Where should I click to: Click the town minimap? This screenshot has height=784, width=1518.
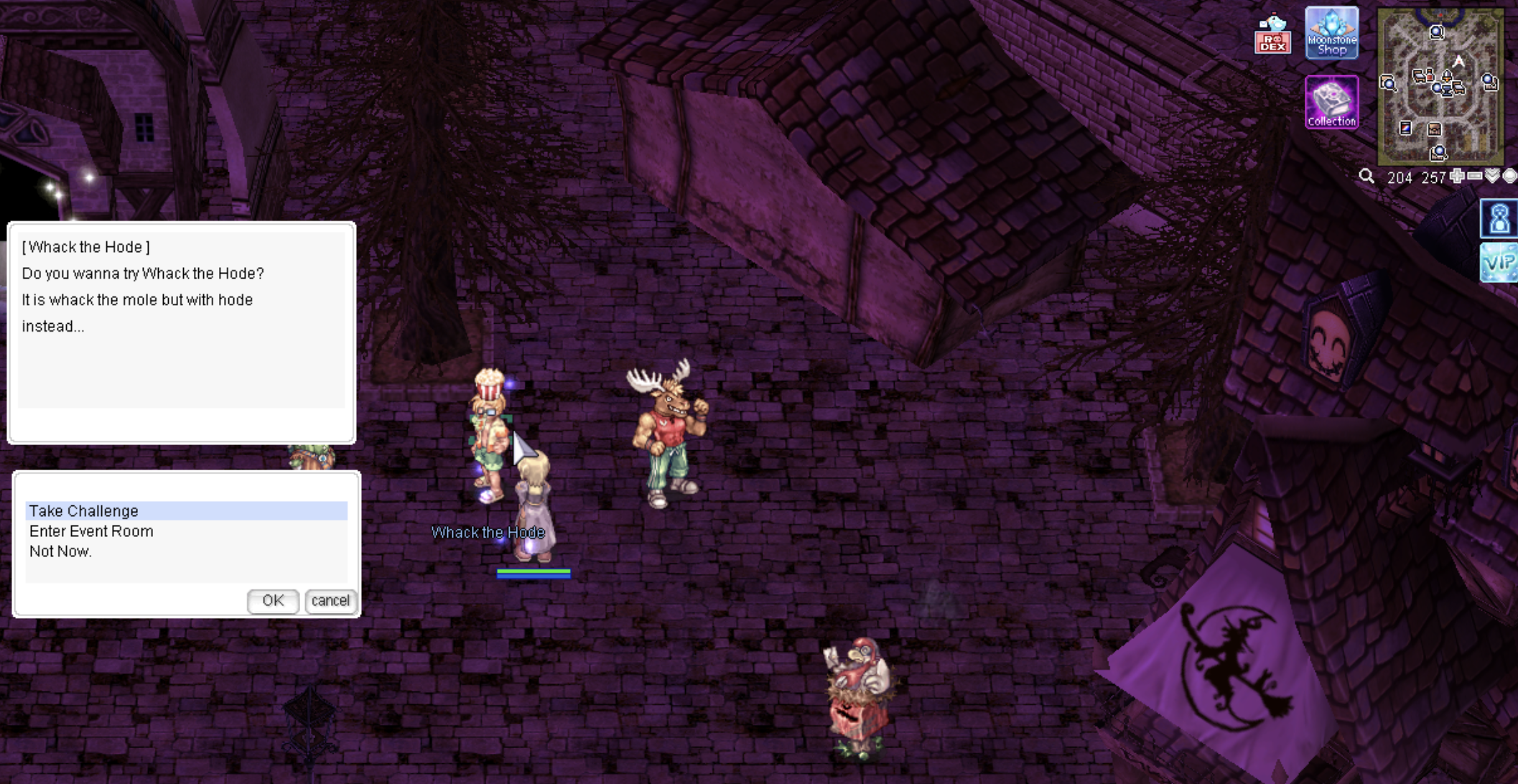click(x=1440, y=86)
